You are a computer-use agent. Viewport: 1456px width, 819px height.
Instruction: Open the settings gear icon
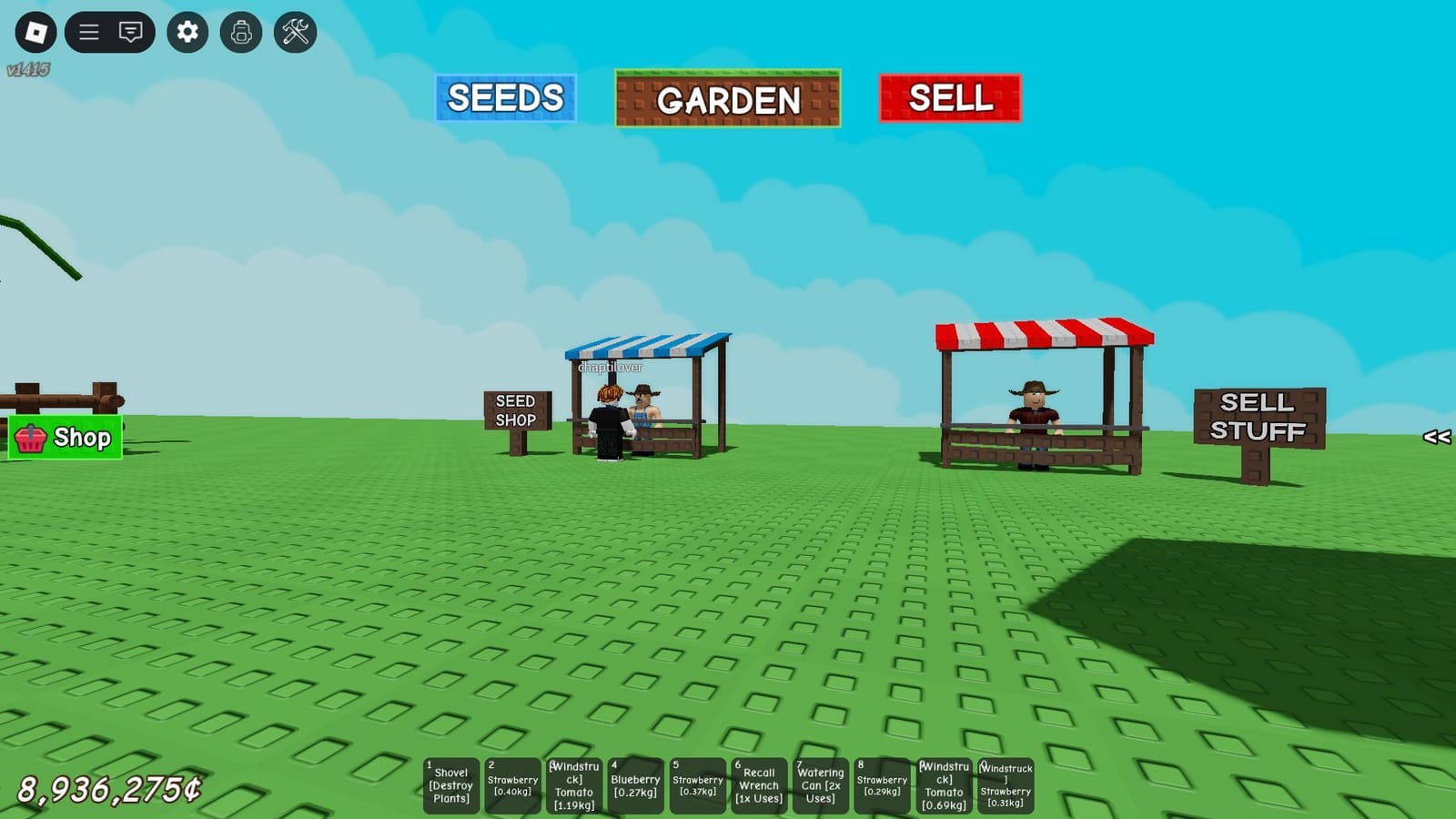[187, 30]
